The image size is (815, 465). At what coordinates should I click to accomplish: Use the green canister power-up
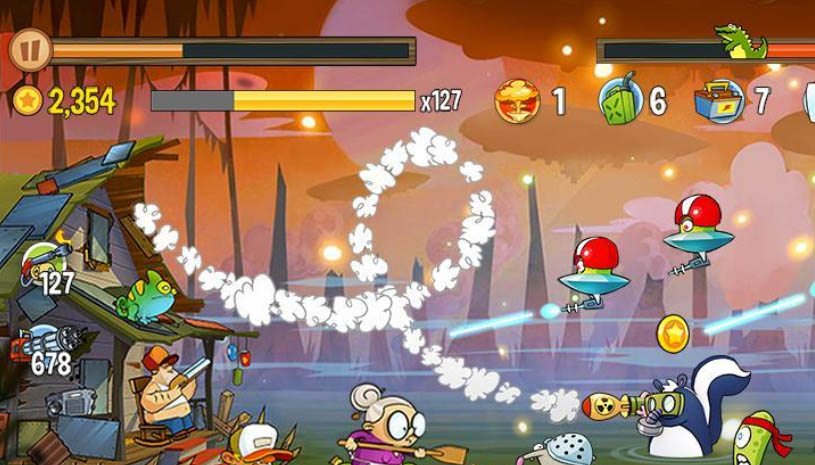point(620,101)
